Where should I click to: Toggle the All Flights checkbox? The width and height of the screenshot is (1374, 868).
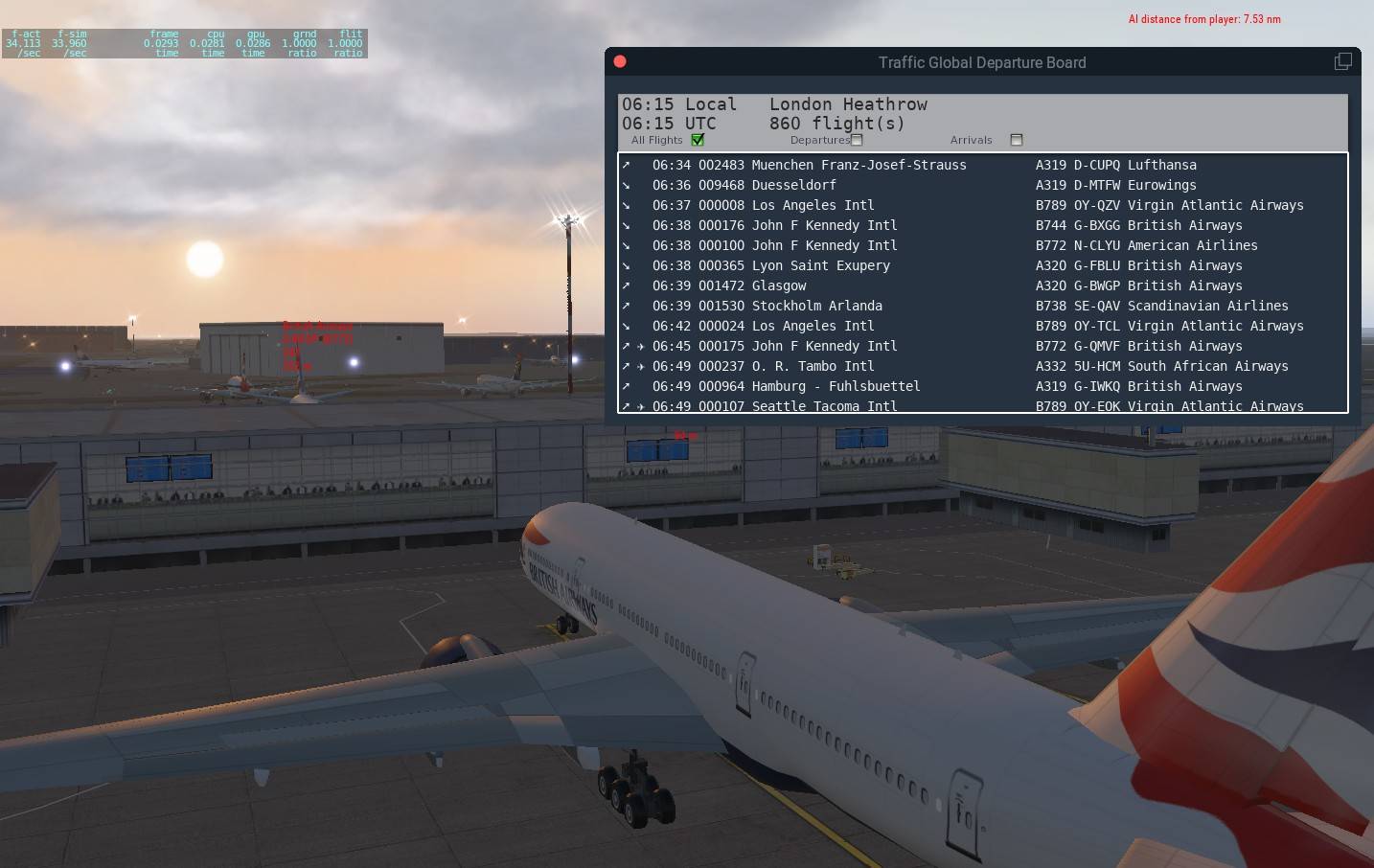698,140
